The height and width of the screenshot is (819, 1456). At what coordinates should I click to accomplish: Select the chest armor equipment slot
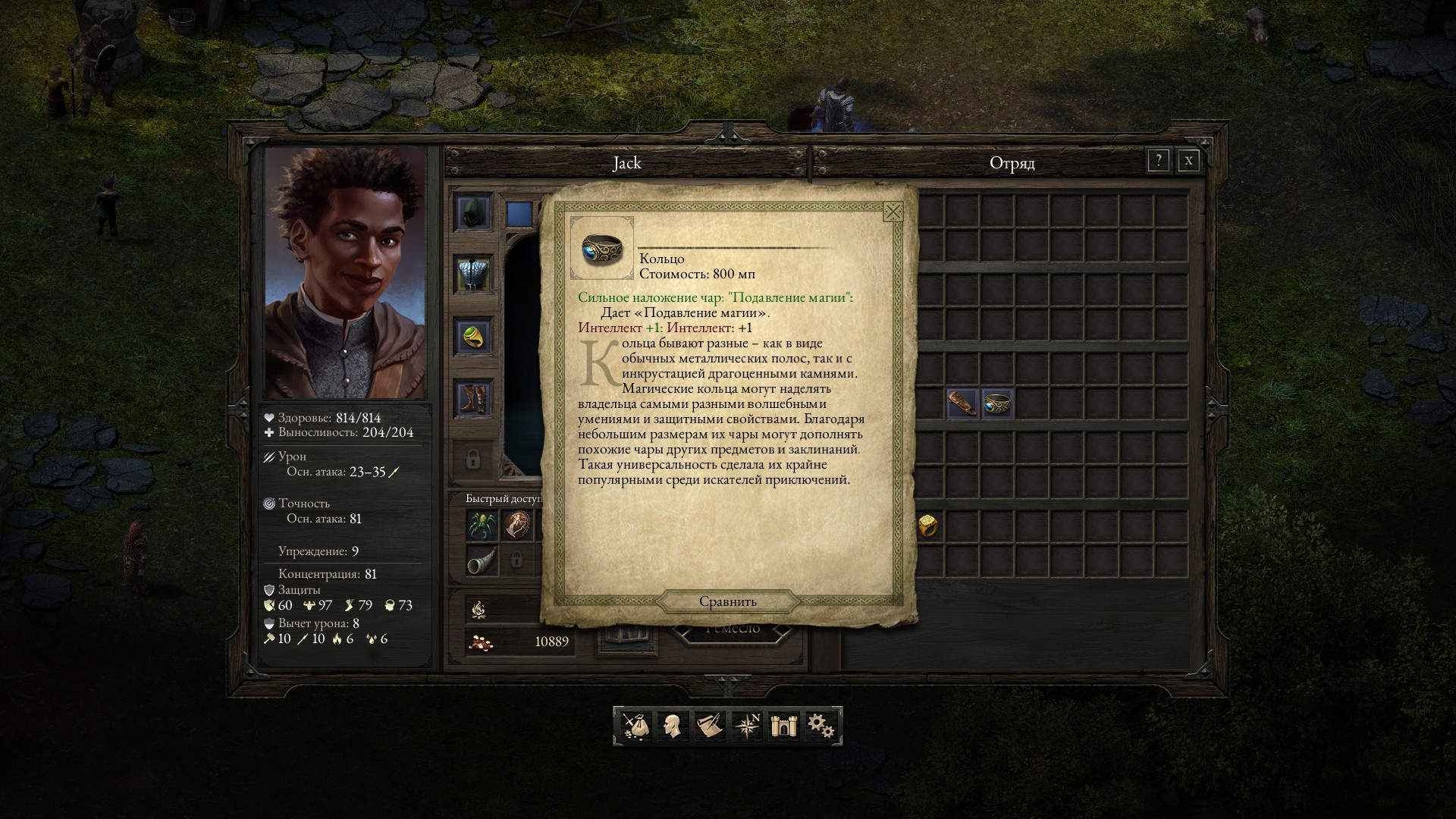[473, 273]
